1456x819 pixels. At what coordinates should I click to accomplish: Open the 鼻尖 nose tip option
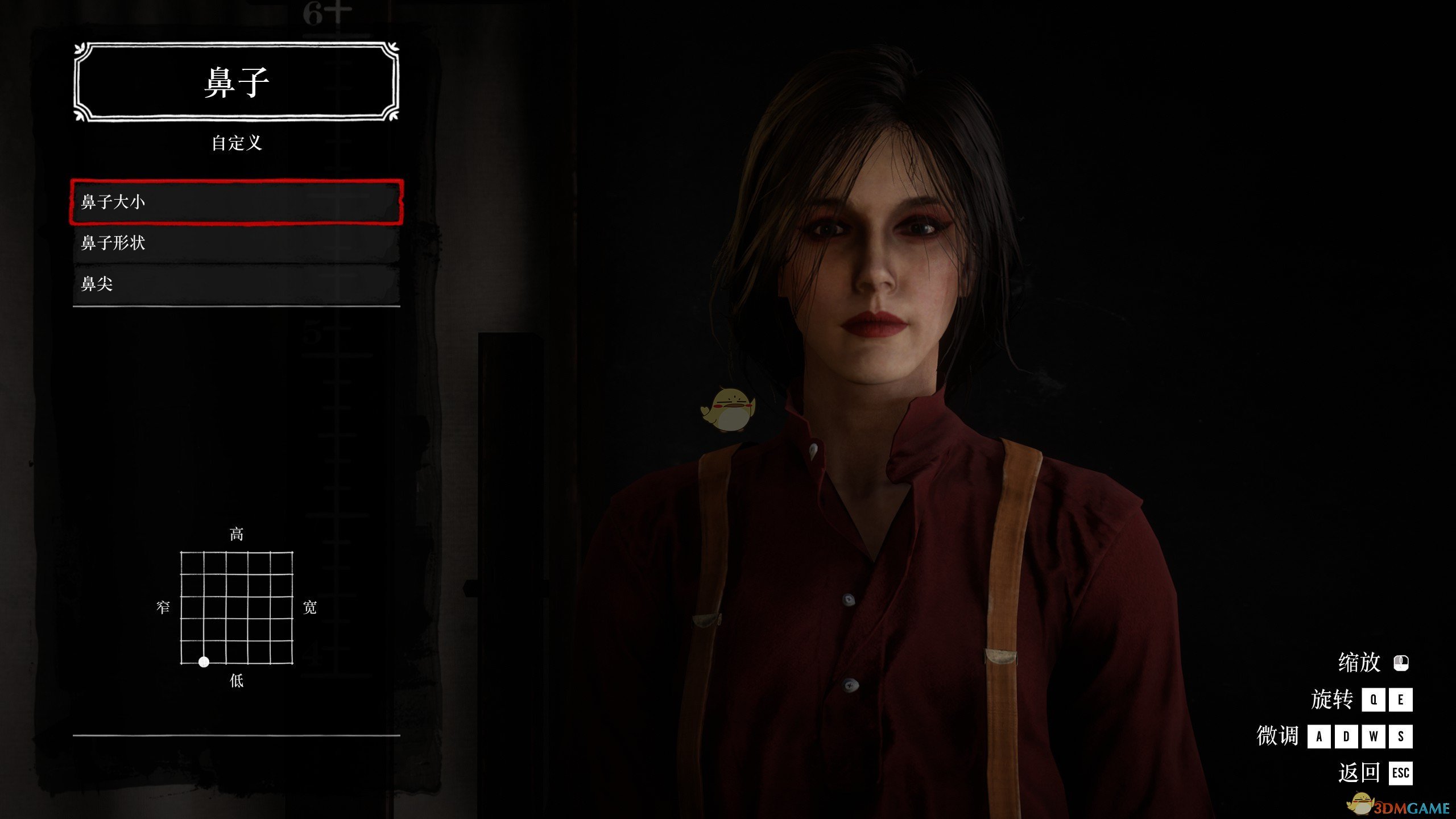[x=236, y=284]
